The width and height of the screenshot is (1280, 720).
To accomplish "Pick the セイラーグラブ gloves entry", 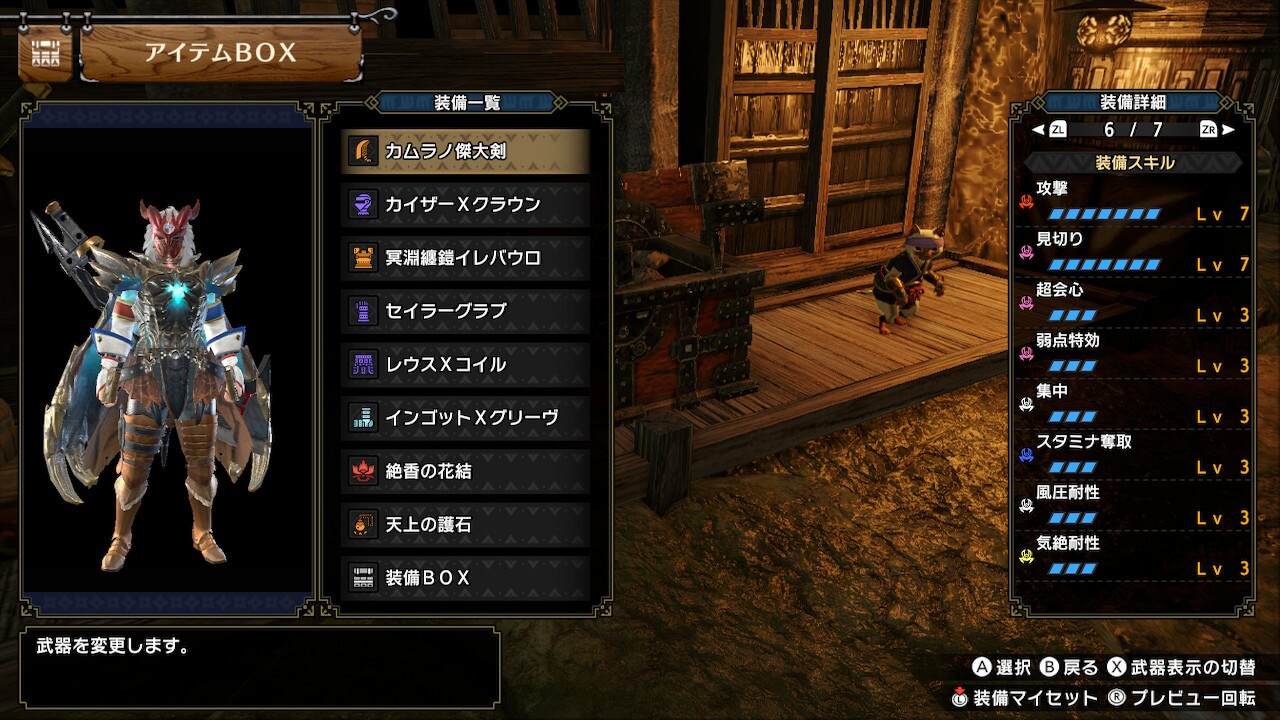I will pos(465,311).
